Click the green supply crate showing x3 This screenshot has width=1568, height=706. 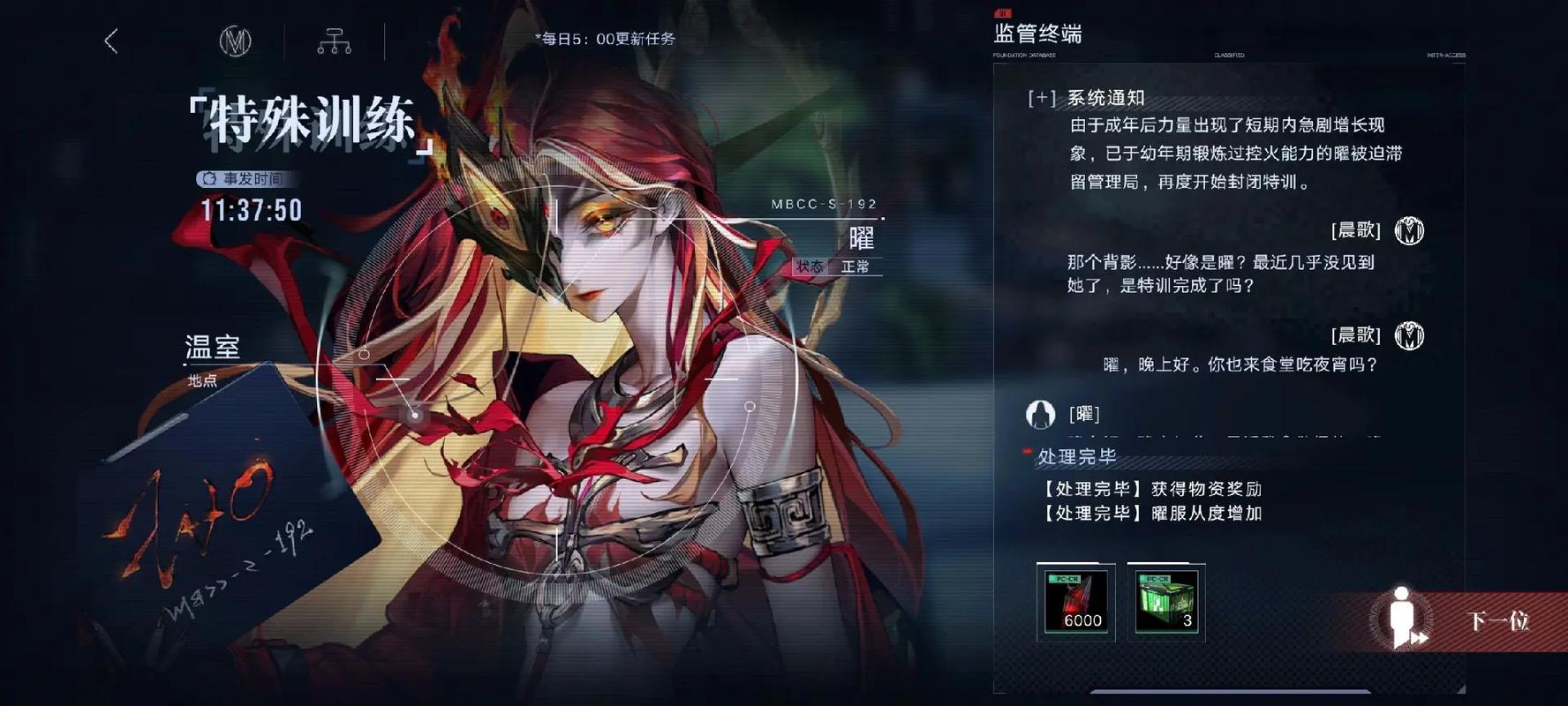click(x=1165, y=602)
